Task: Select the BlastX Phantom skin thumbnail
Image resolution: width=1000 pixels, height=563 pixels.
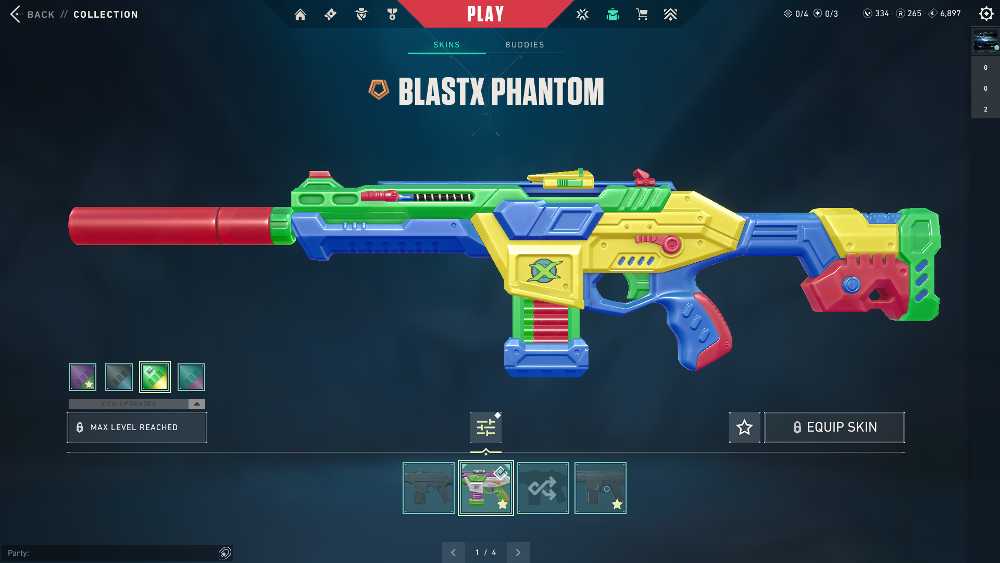Action: (x=486, y=488)
